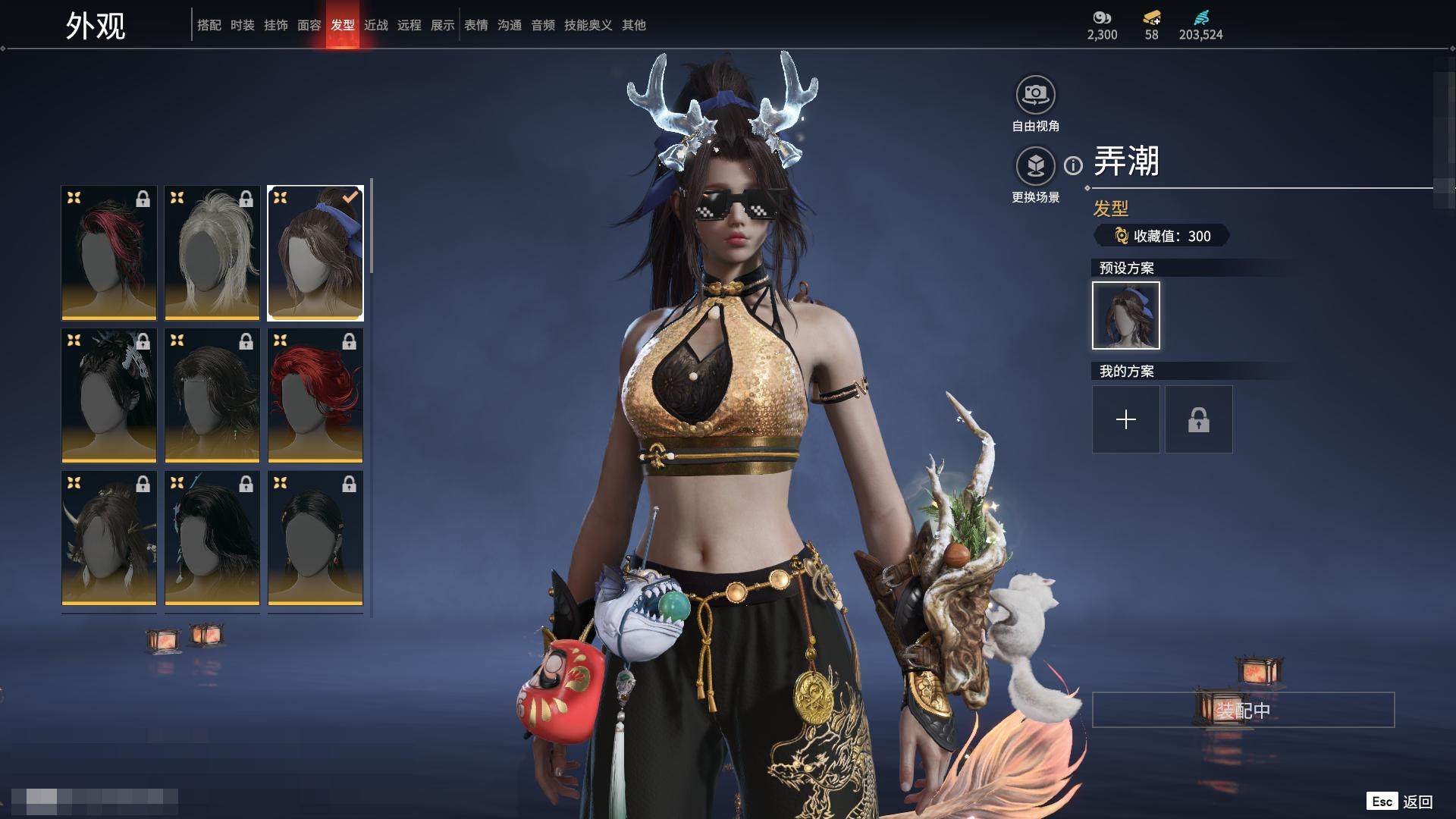Open the 技能奥义 tab
The image size is (1456, 819).
click(588, 25)
